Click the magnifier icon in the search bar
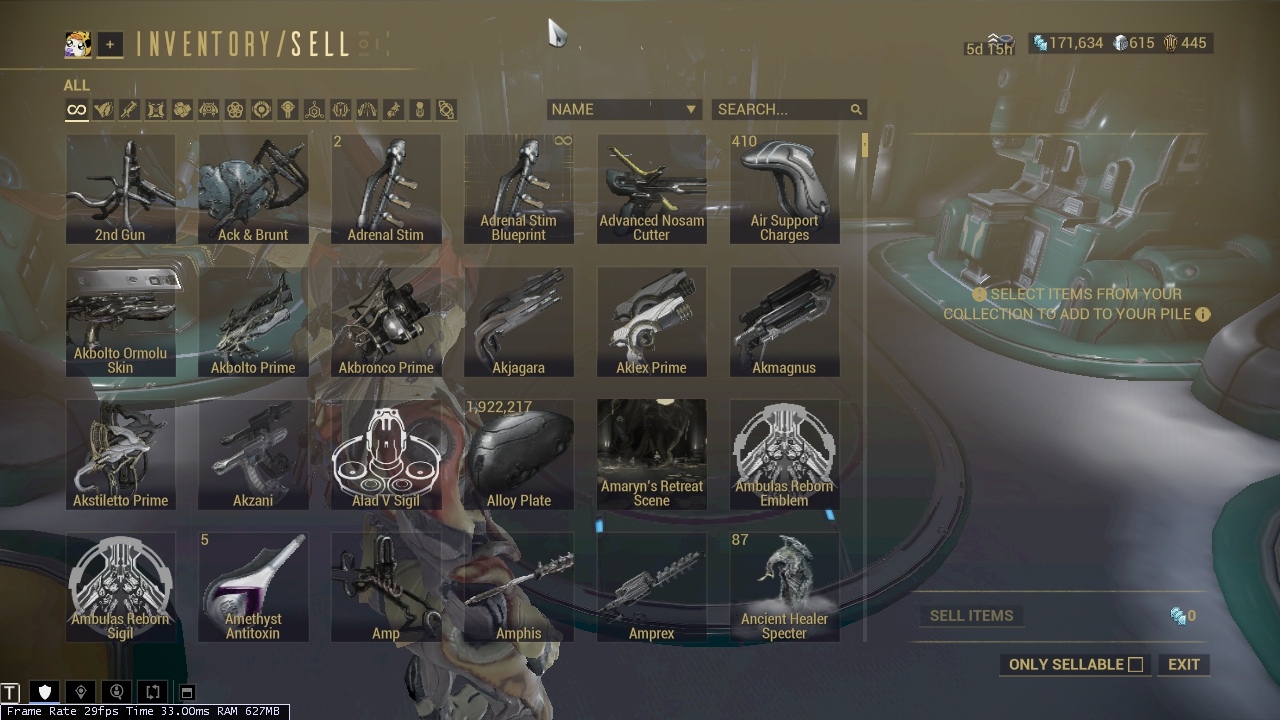The image size is (1280, 720). (856, 109)
